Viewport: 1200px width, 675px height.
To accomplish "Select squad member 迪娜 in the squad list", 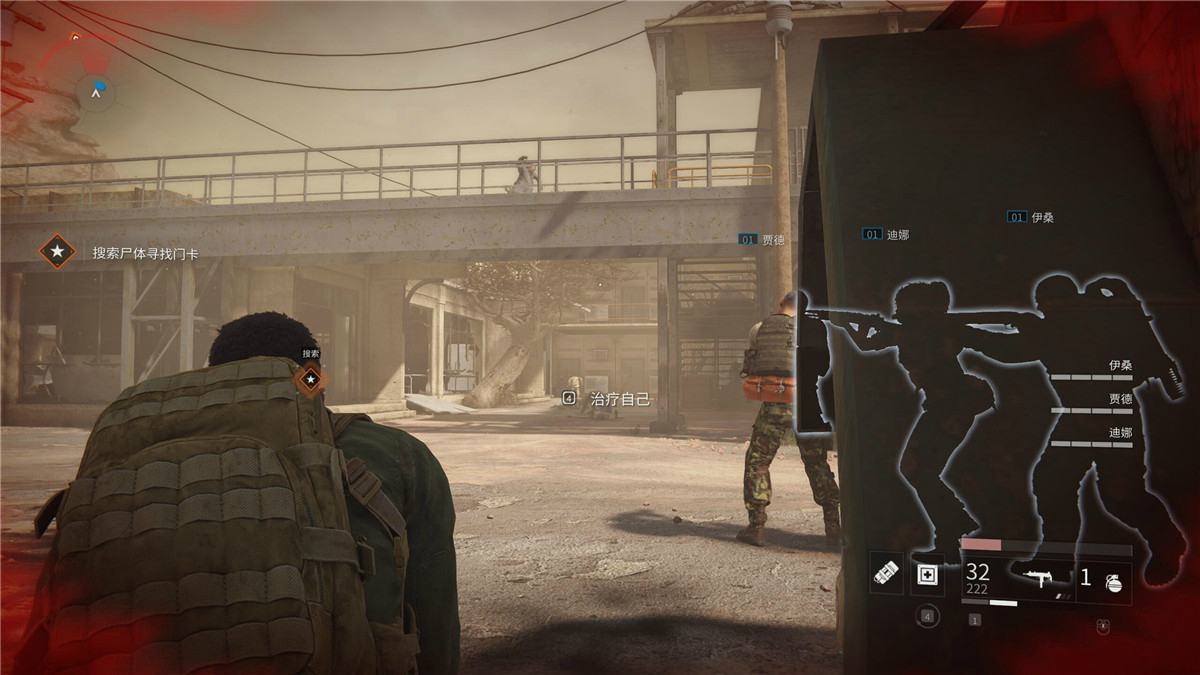I will pos(1119,433).
